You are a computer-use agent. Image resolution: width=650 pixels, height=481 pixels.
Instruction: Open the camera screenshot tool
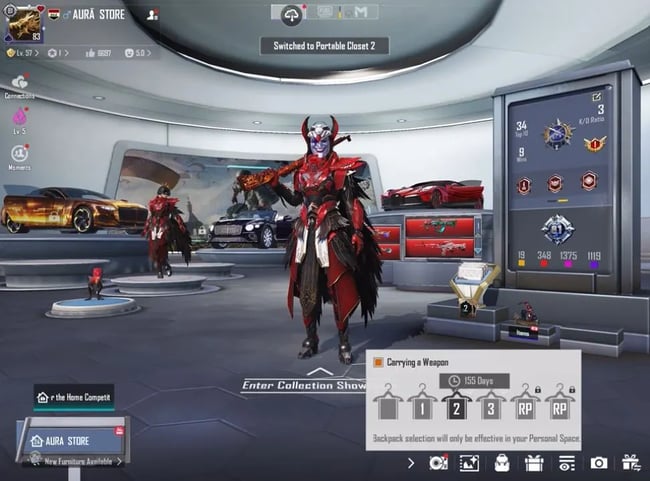(598, 462)
